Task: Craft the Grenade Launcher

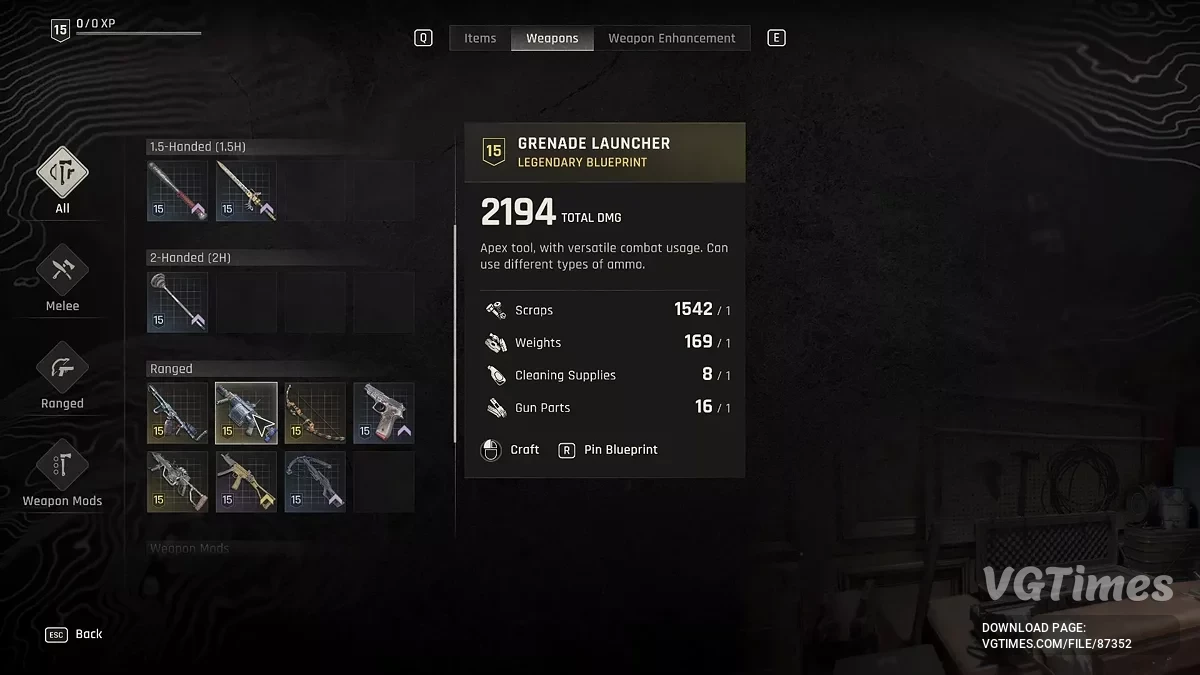Action: [x=511, y=450]
